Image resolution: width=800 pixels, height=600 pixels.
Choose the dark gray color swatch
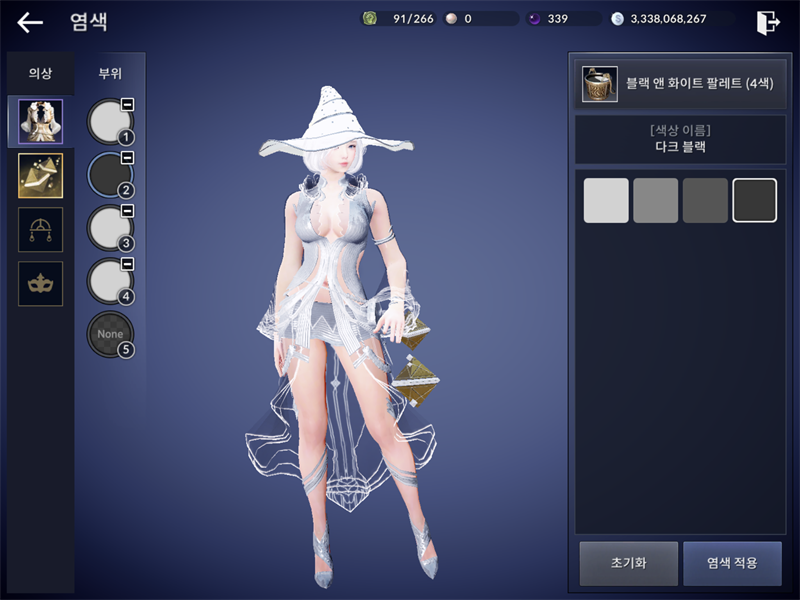705,200
